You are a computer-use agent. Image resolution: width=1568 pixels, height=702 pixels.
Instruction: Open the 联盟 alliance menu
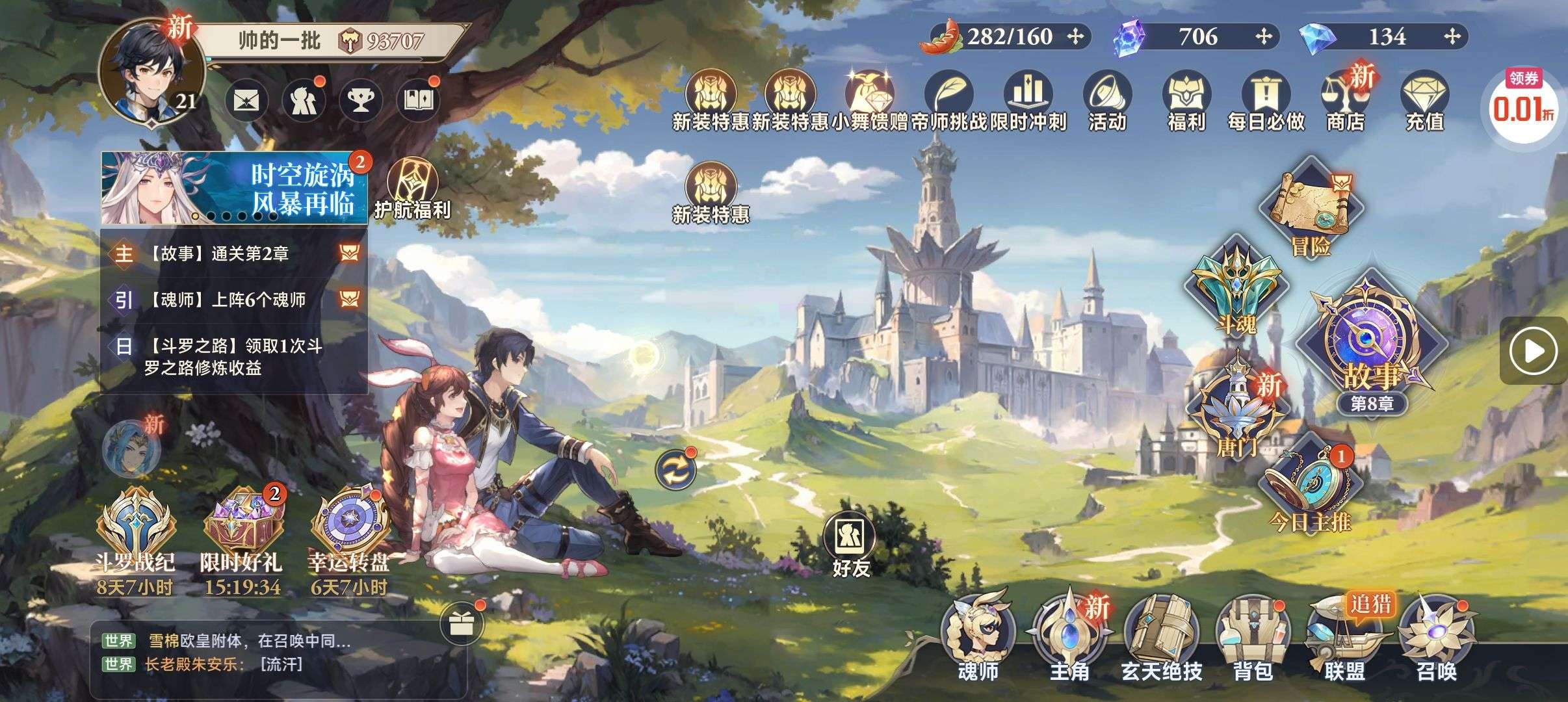tap(1344, 637)
